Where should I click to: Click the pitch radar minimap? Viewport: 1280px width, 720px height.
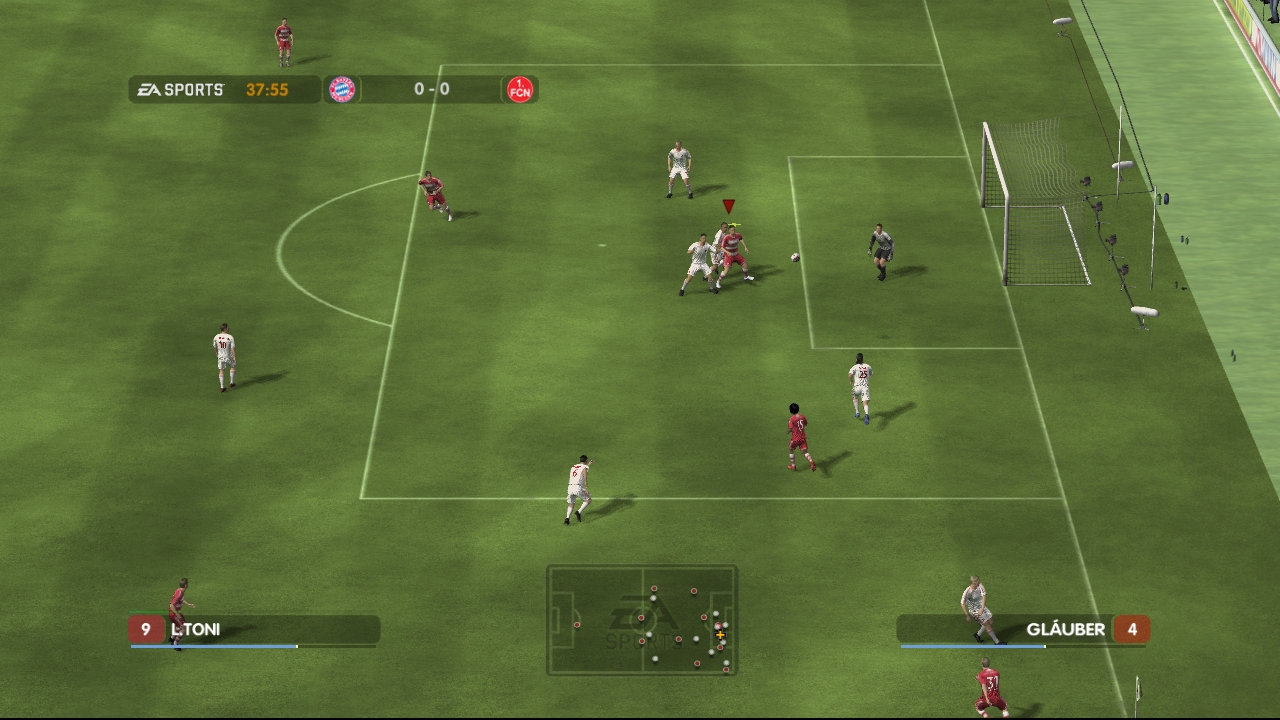(642, 620)
